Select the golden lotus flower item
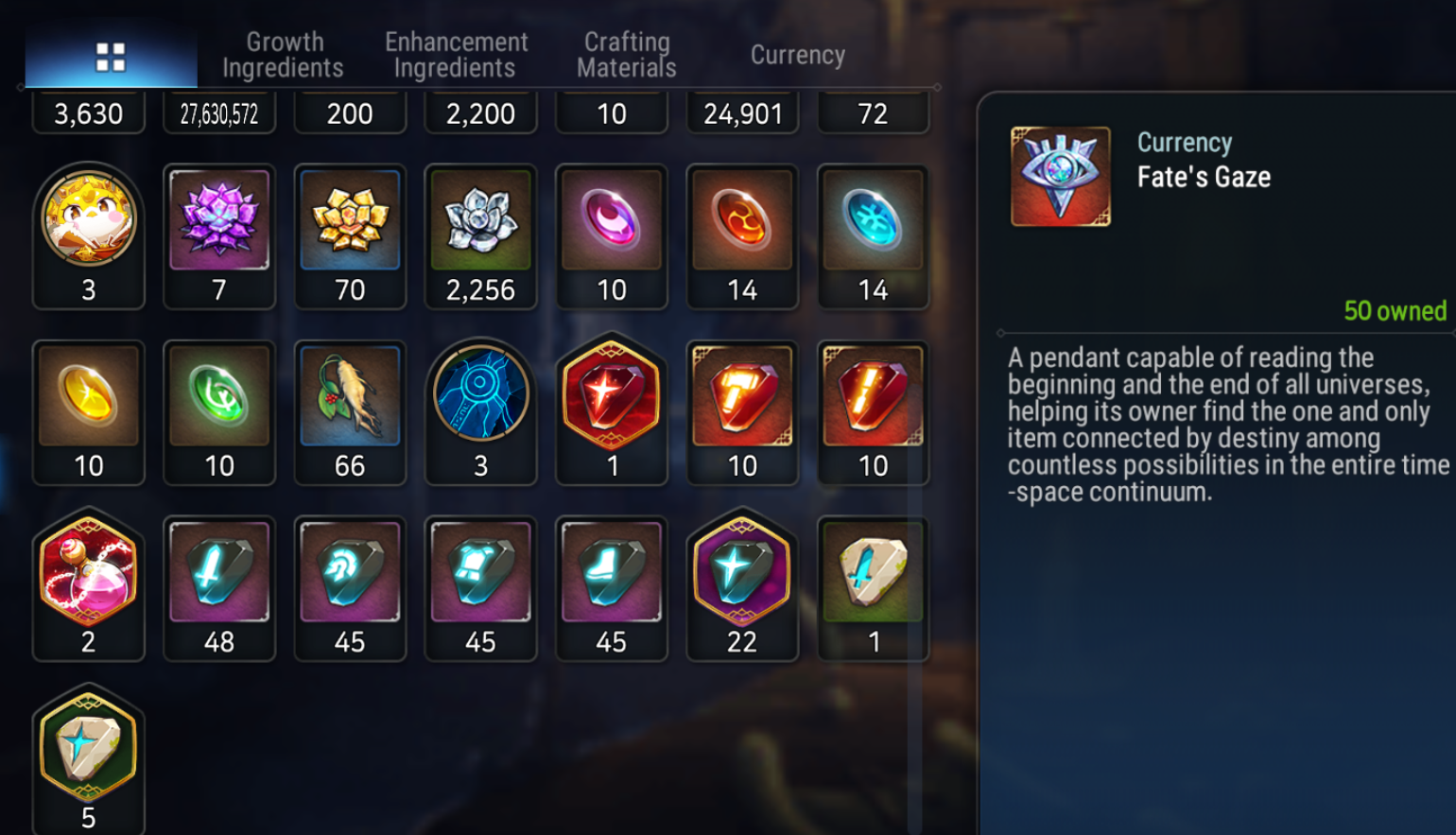This screenshot has width=1456, height=835. [350, 221]
